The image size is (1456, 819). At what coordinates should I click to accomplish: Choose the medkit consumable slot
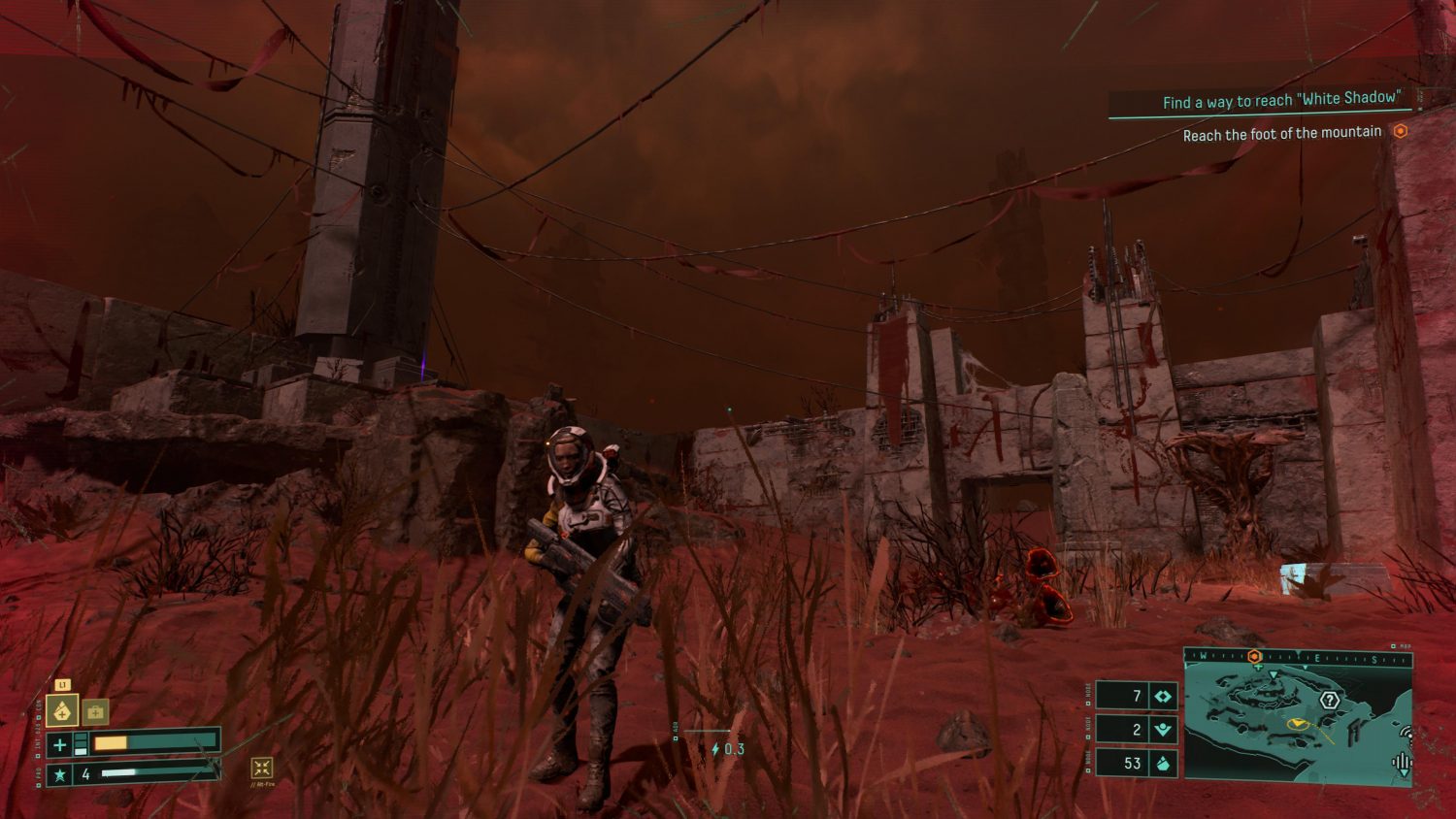[95, 712]
